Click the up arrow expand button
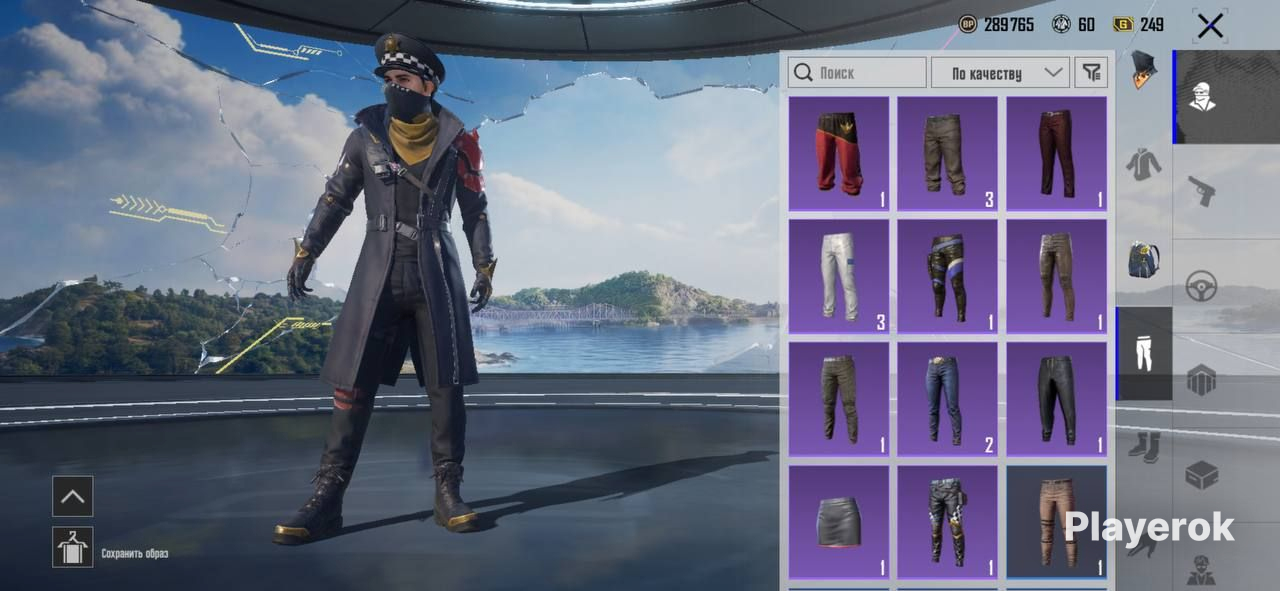 (x=73, y=496)
